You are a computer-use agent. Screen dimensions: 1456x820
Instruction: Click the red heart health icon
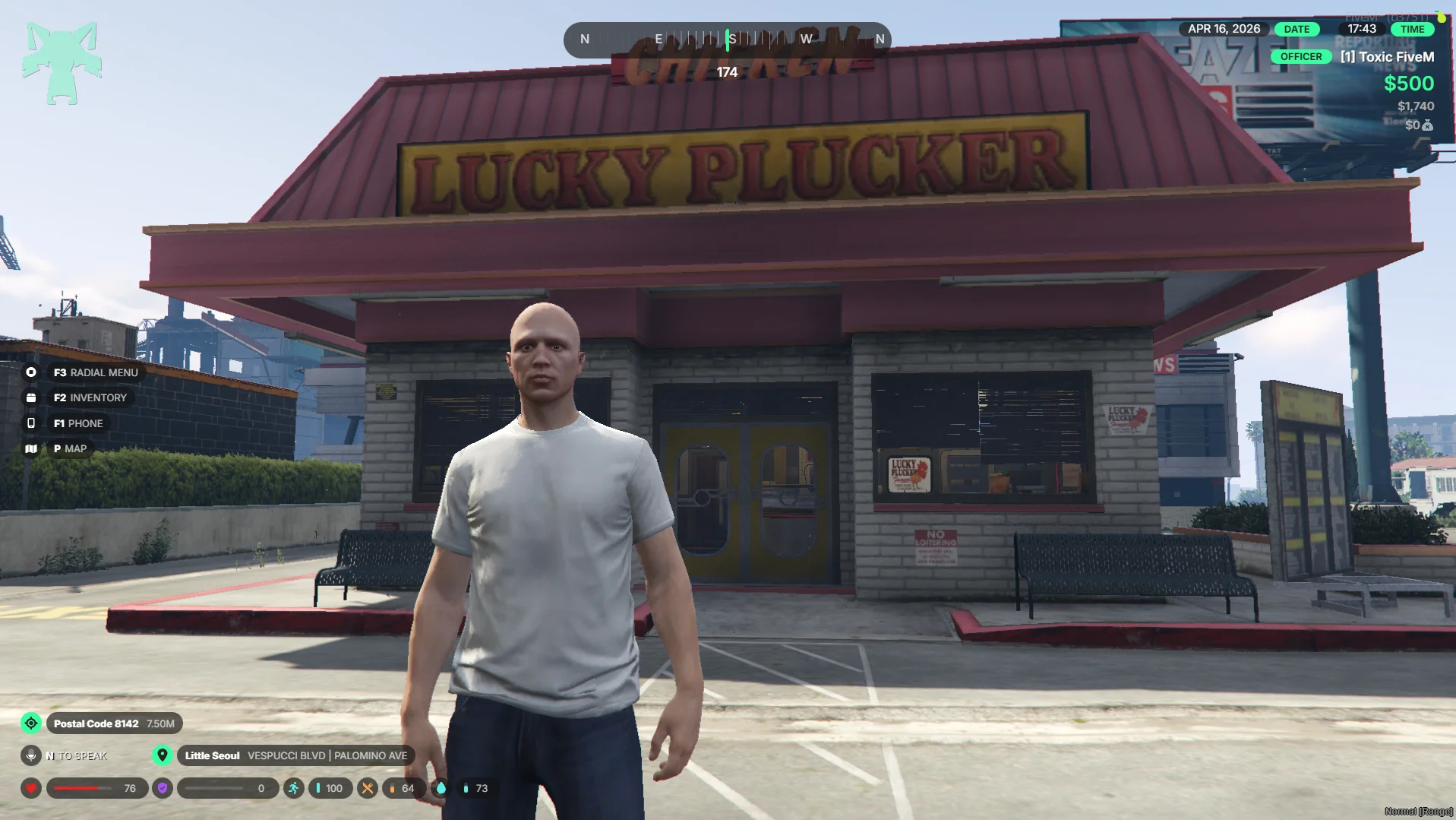pos(31,788)
